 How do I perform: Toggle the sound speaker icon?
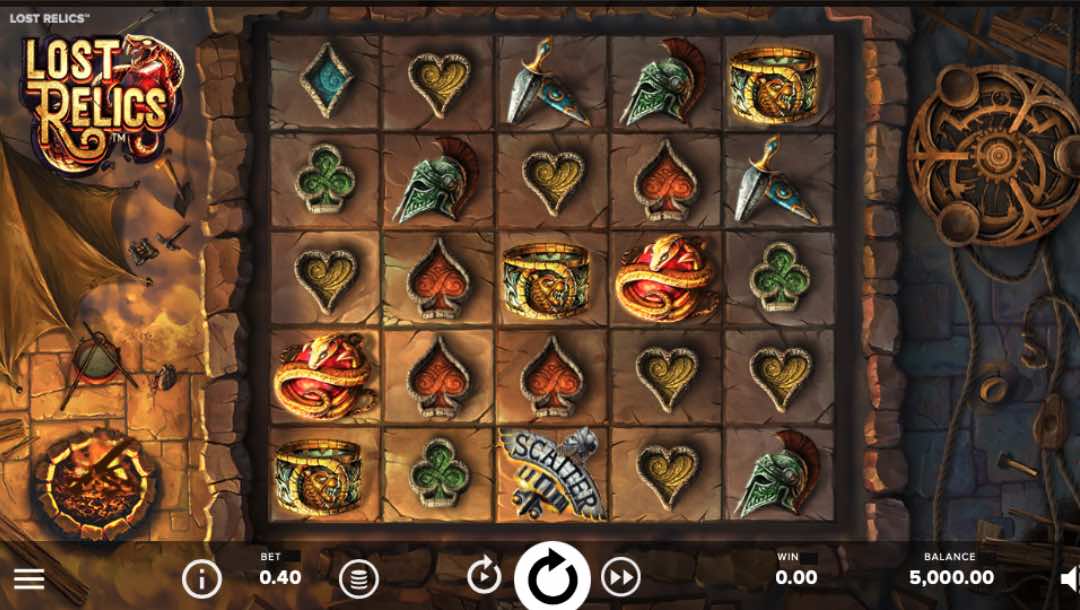tap(1069, 578)
